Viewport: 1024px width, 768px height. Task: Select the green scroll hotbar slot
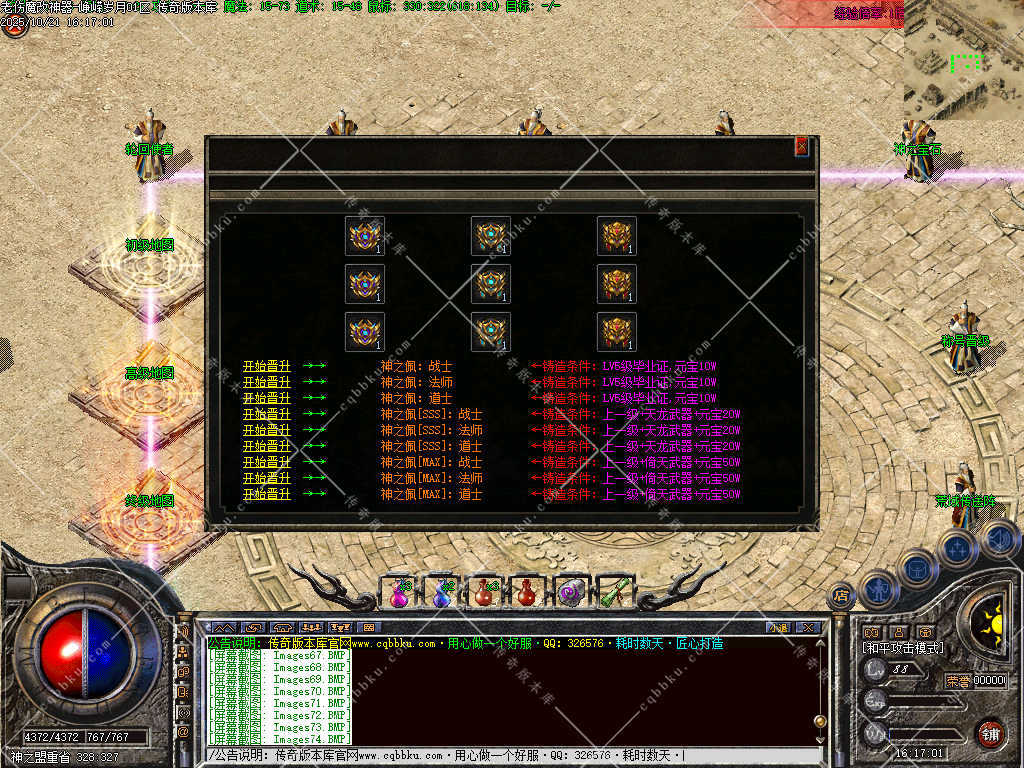pos(614,592)
